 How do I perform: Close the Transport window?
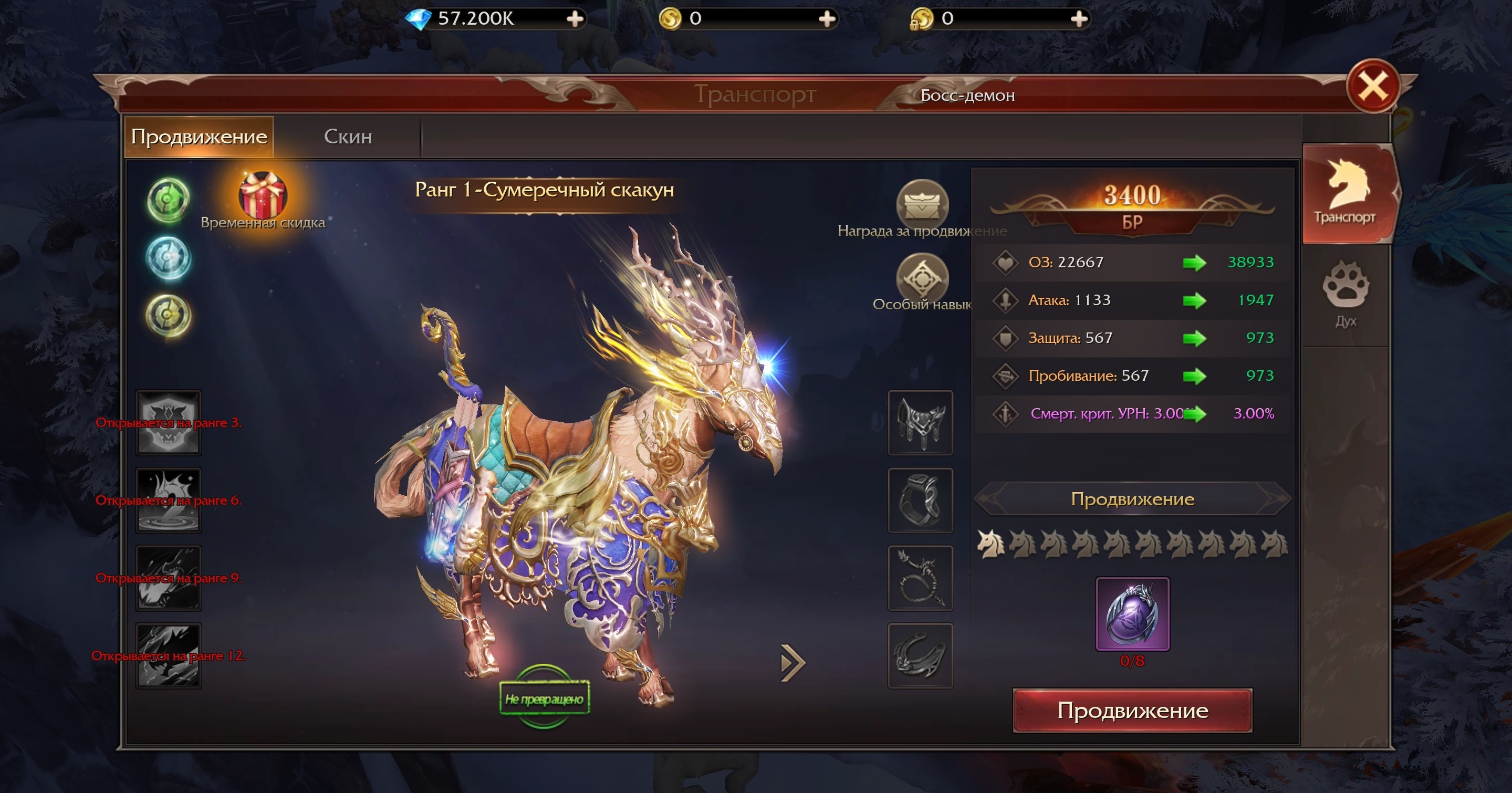click(x=1373, y=87)
